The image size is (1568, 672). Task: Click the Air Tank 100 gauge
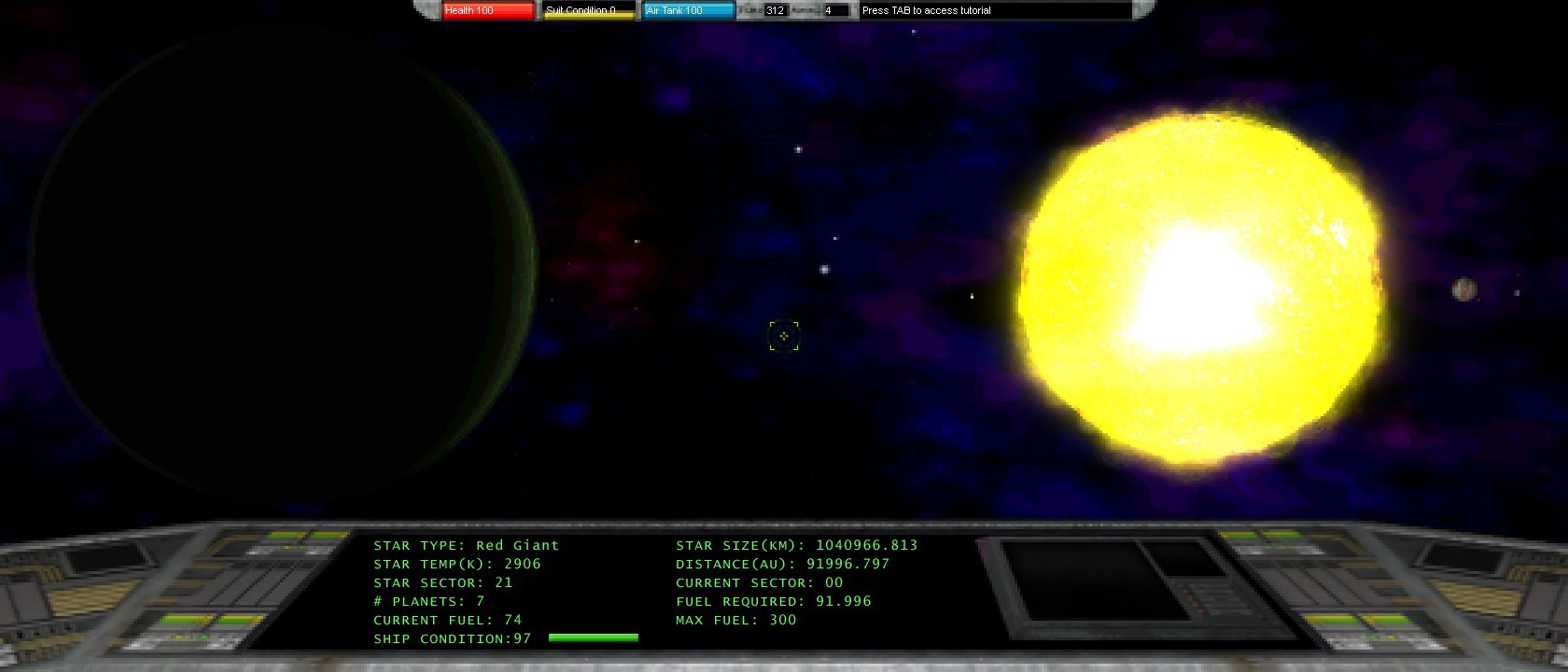tap(688, 10)
